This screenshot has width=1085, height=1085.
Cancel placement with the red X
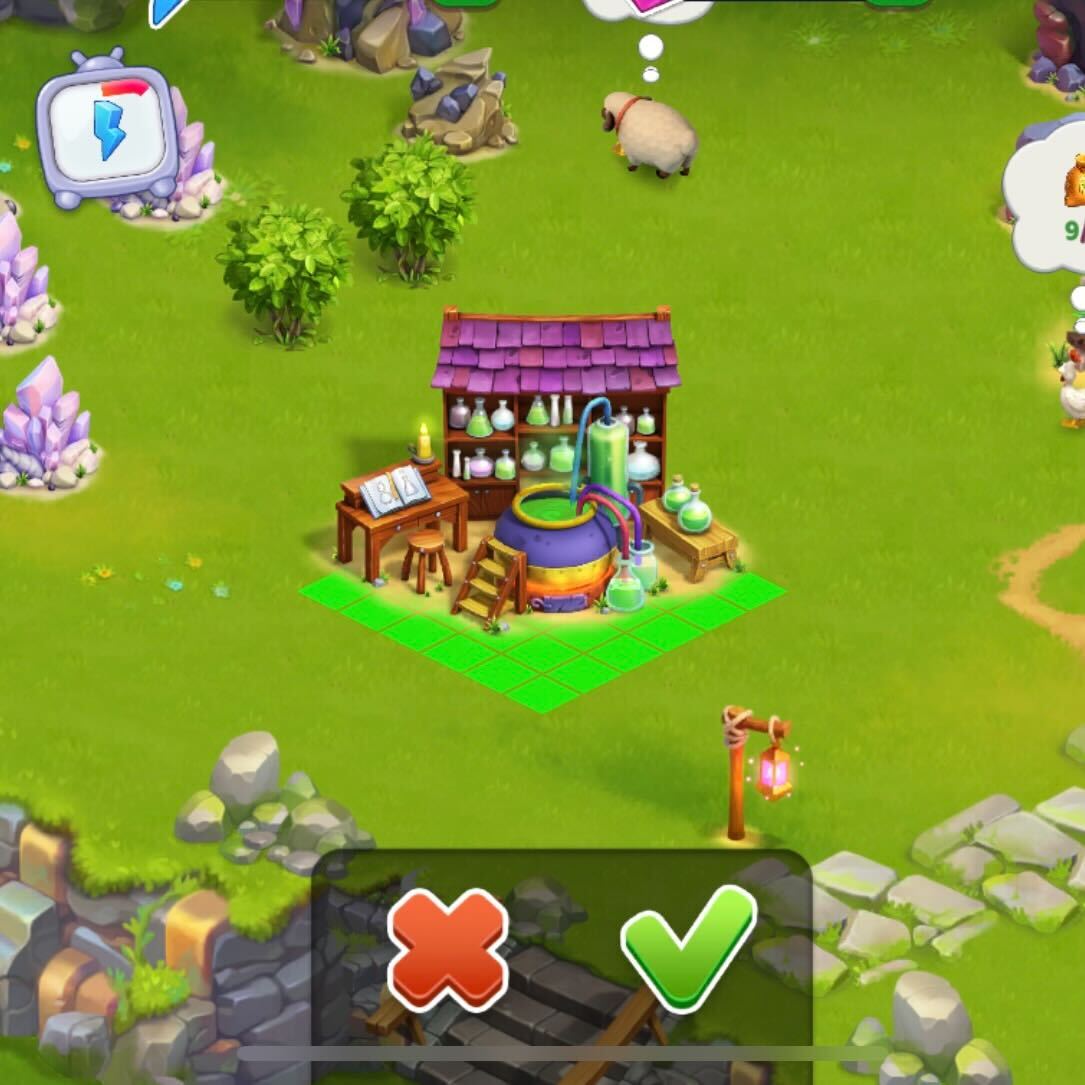click(447, 948)
